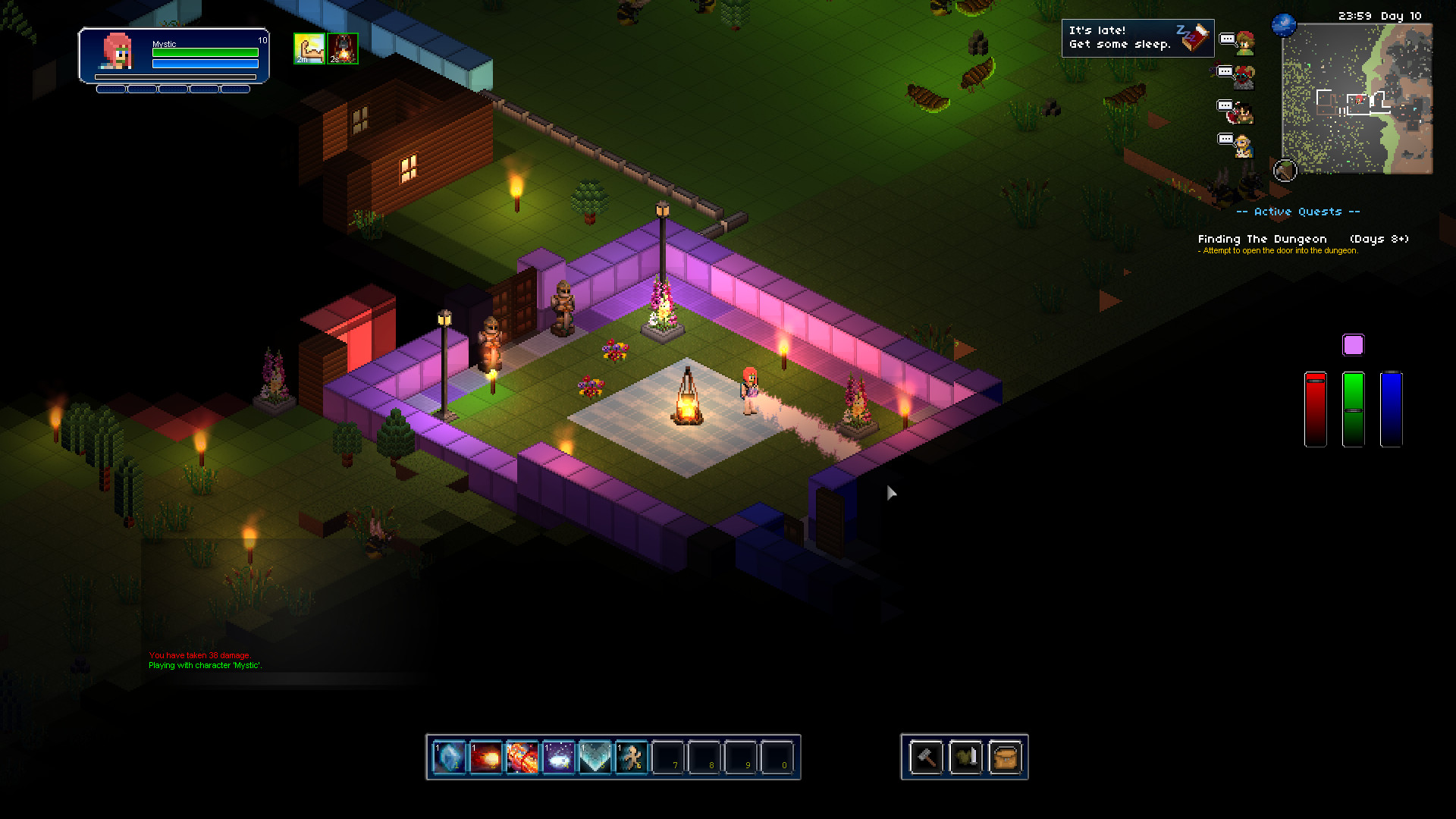Click the flexing arm strength buff icon
This screenshot has height=819, width=1456.
(x=309, y=49)
